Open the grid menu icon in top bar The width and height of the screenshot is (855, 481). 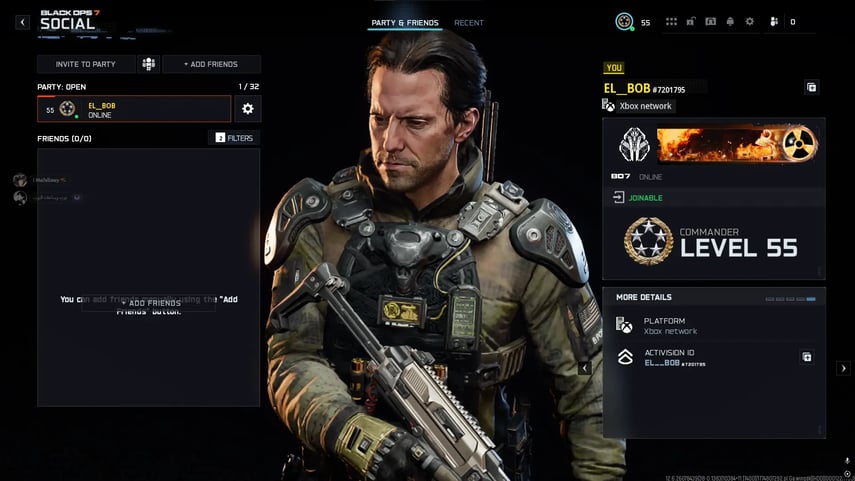(672, 22)
